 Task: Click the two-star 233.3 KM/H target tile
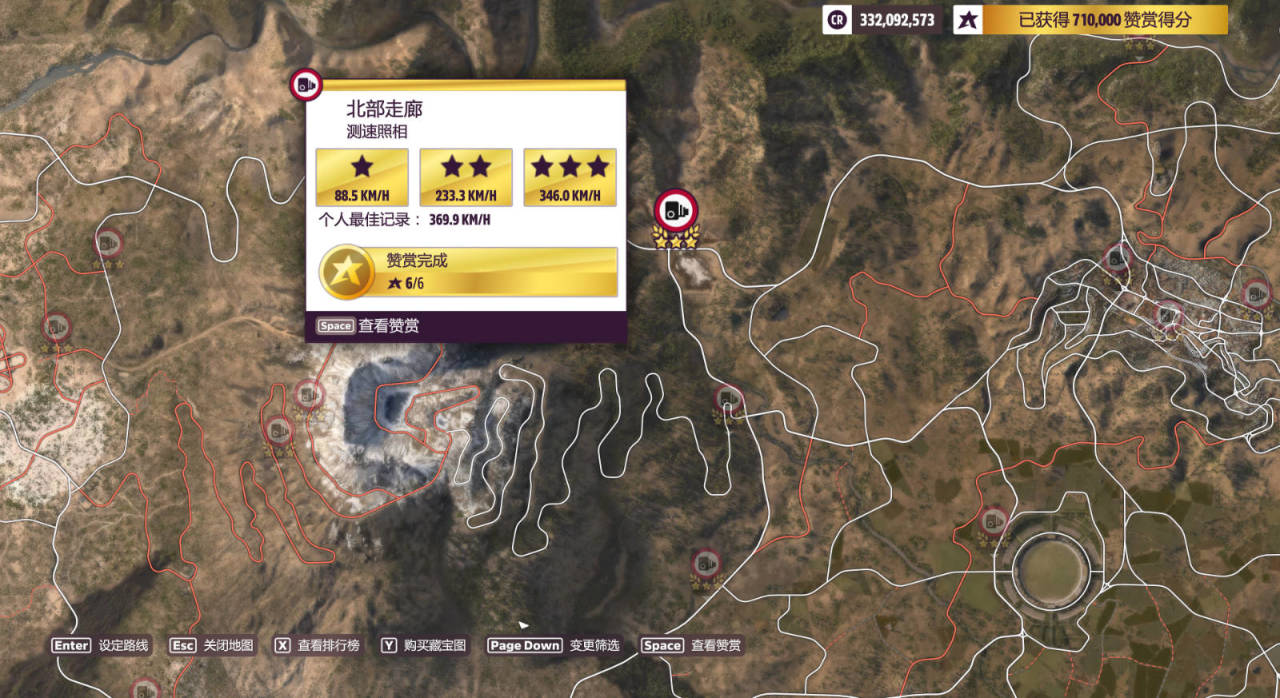[466, 177]
